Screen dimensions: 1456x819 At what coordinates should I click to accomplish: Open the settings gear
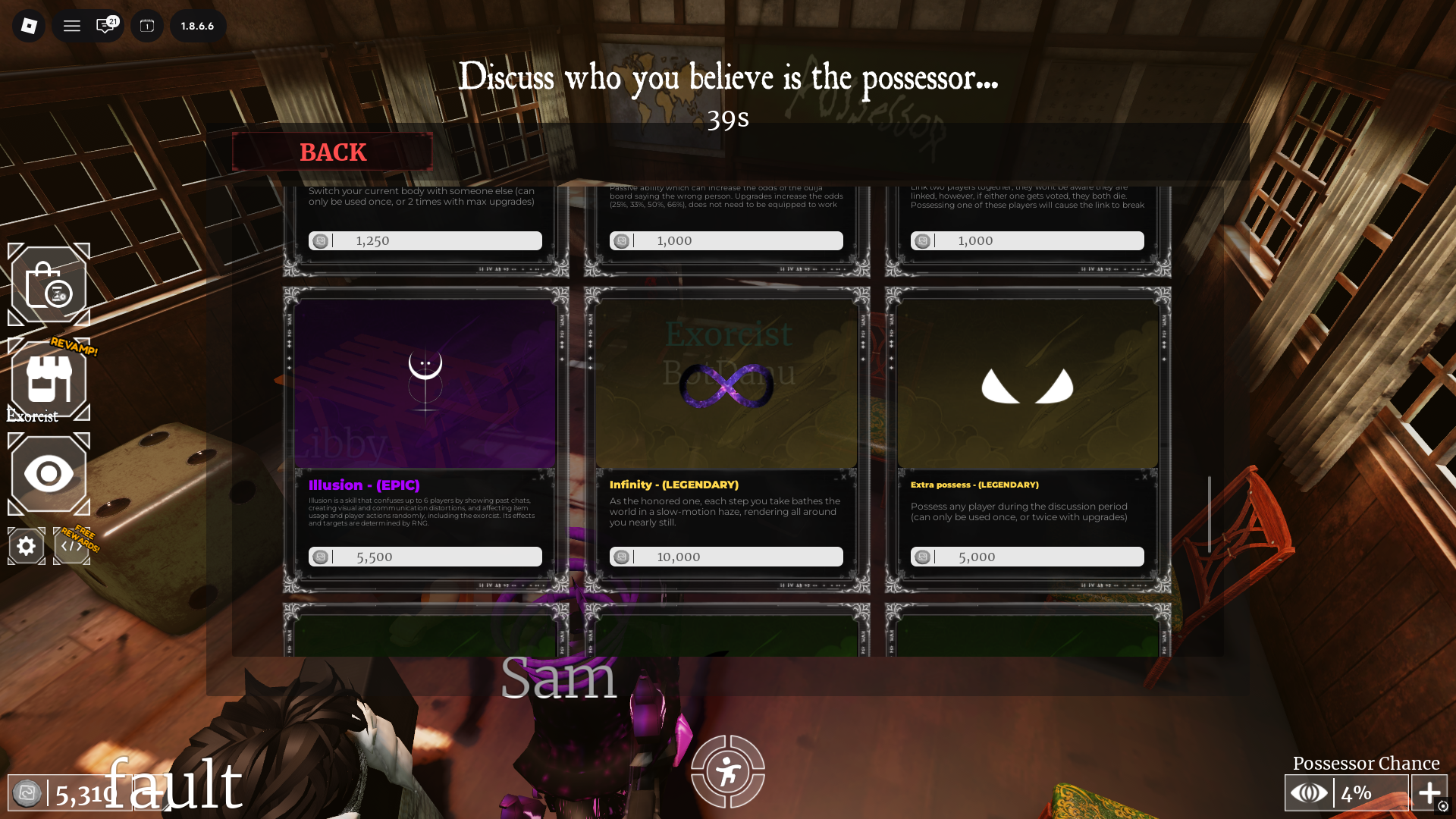[x=26, y=545]
